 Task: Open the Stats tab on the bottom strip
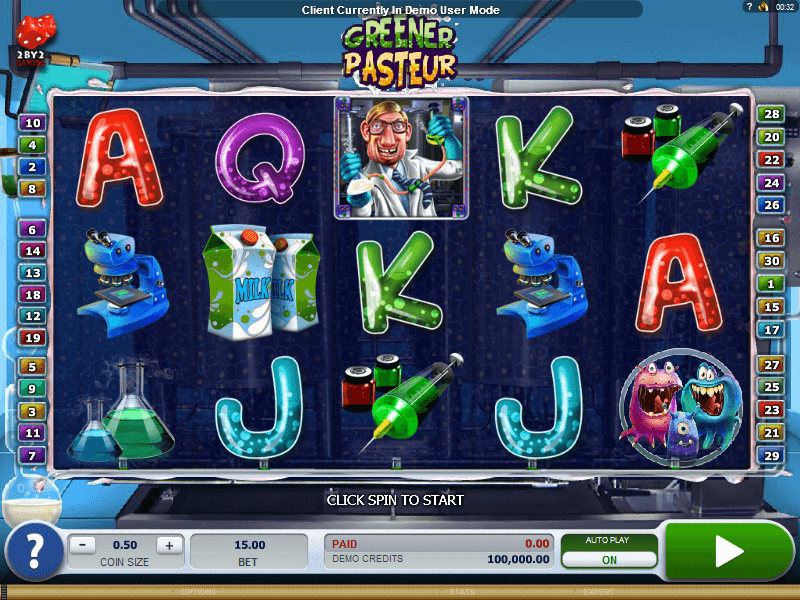pos(461,592)
